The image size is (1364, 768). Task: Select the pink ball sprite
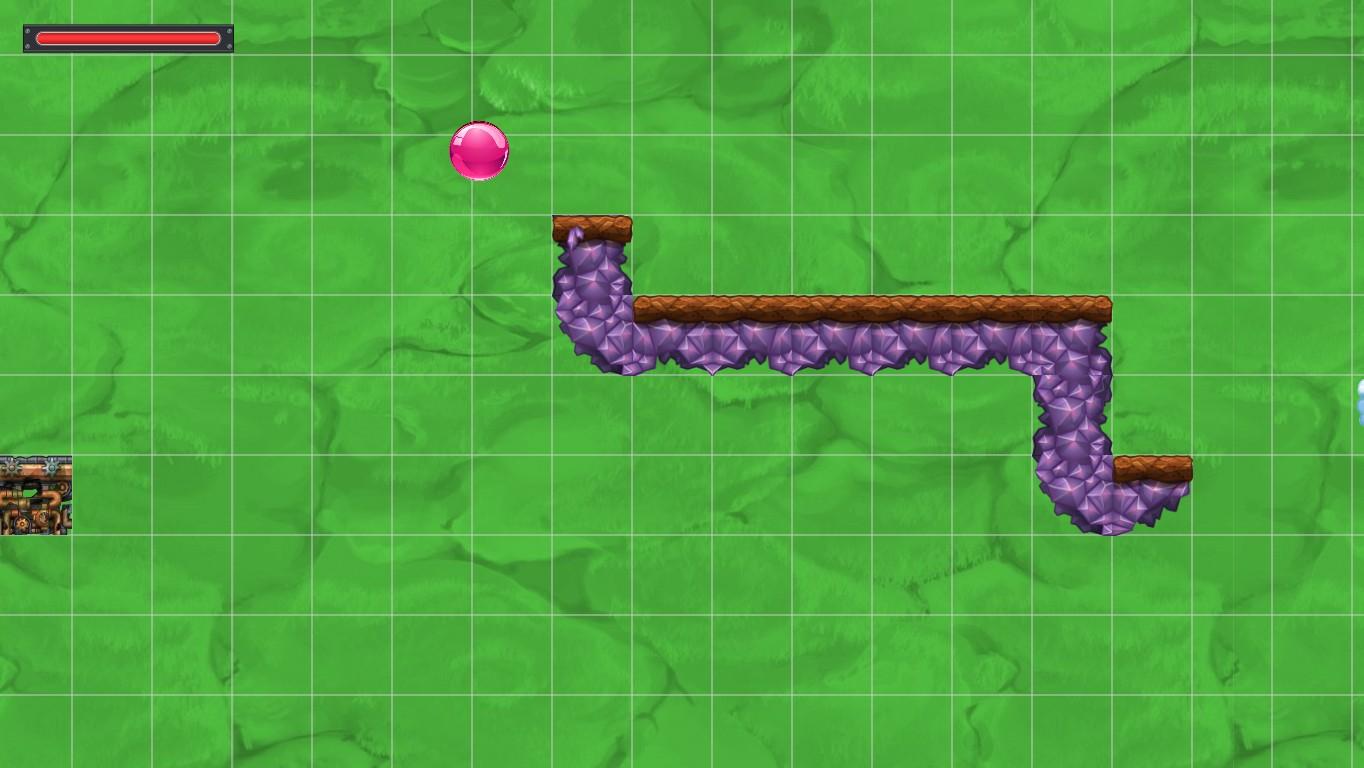click(478, 152)
